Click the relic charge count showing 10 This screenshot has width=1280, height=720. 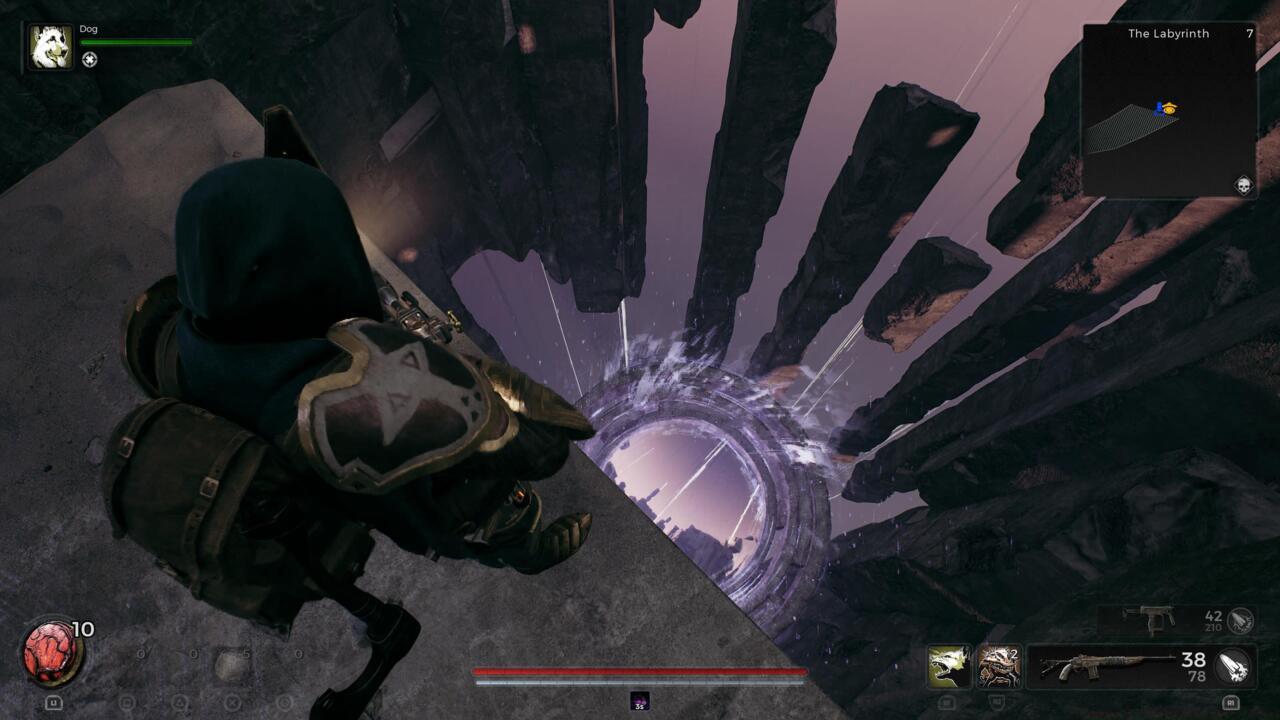click(82, 629)
